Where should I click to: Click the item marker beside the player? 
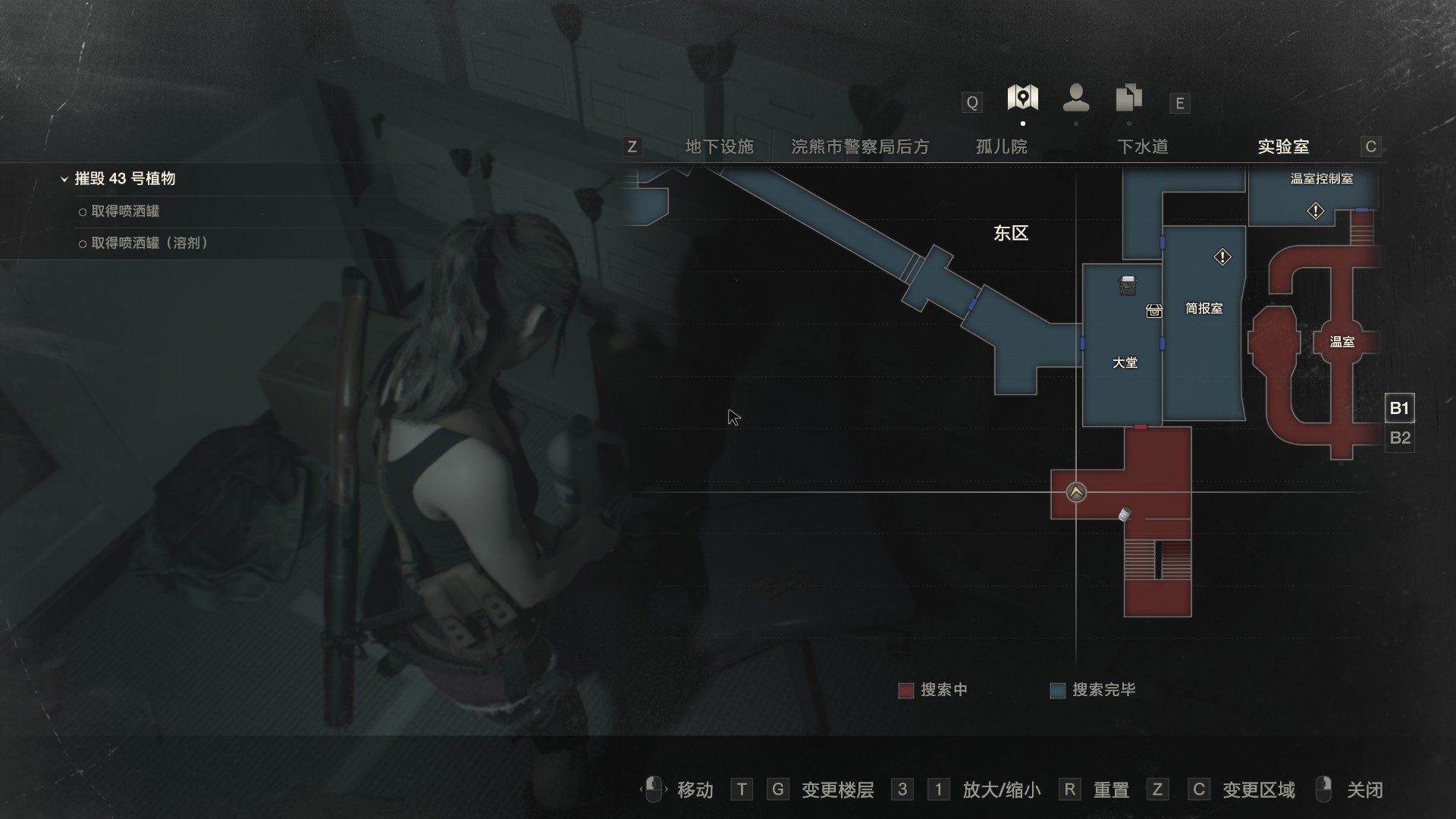click(x=1125, y=515)
